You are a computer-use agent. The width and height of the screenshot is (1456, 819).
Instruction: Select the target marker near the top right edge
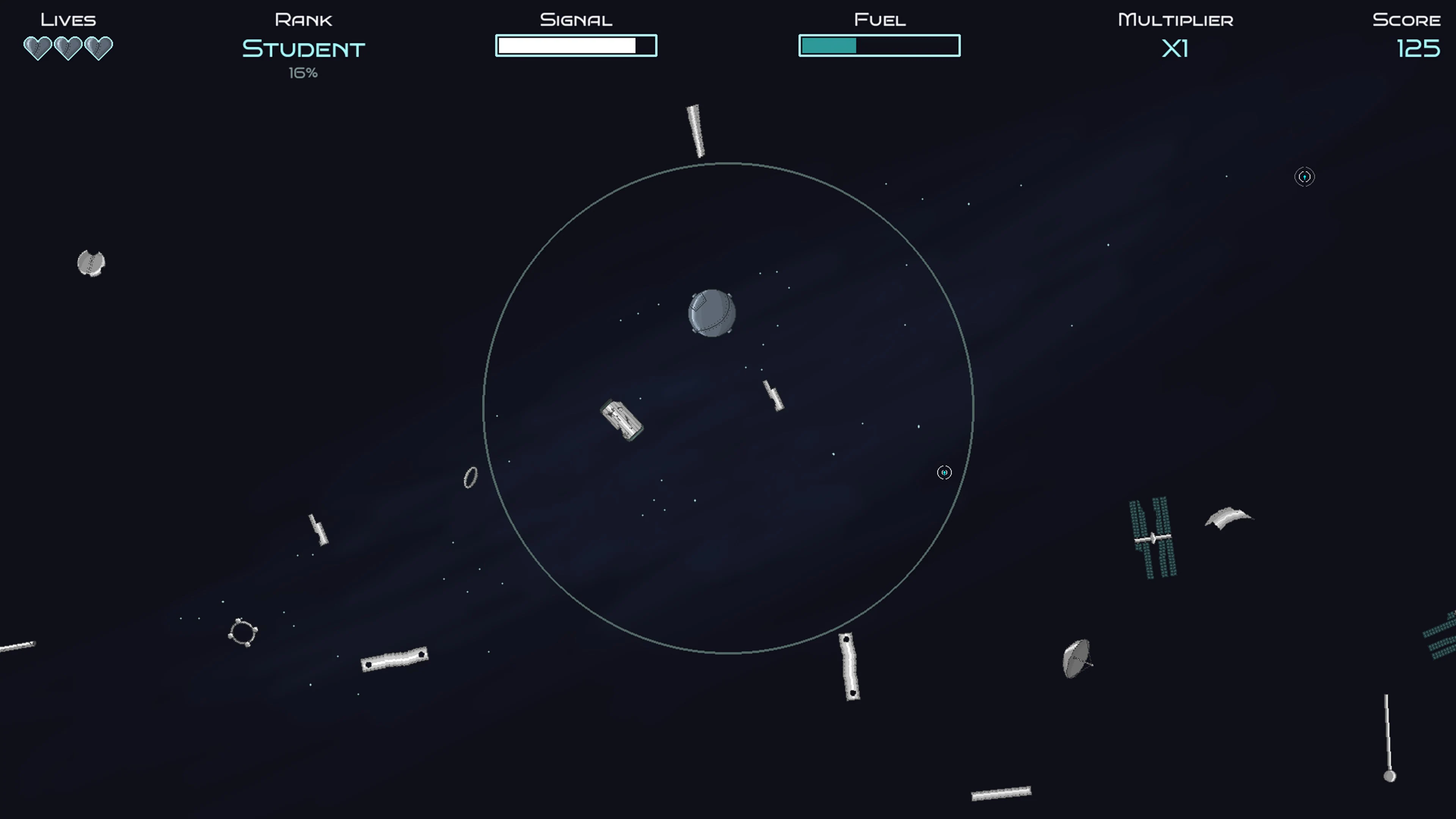tap(1305, 177)
